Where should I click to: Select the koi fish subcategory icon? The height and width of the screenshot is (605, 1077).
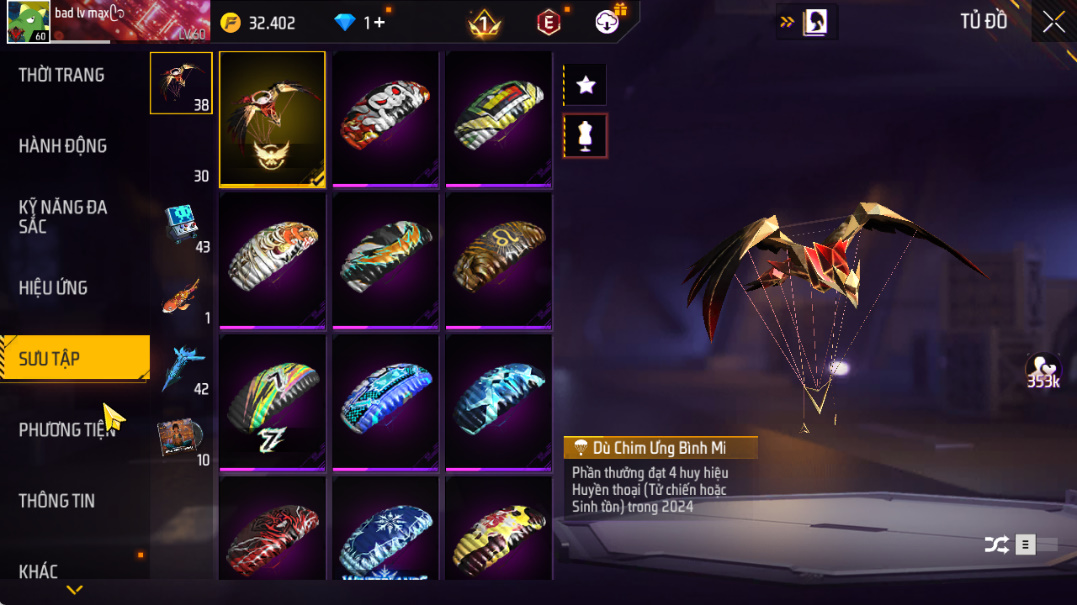point(181,296)
